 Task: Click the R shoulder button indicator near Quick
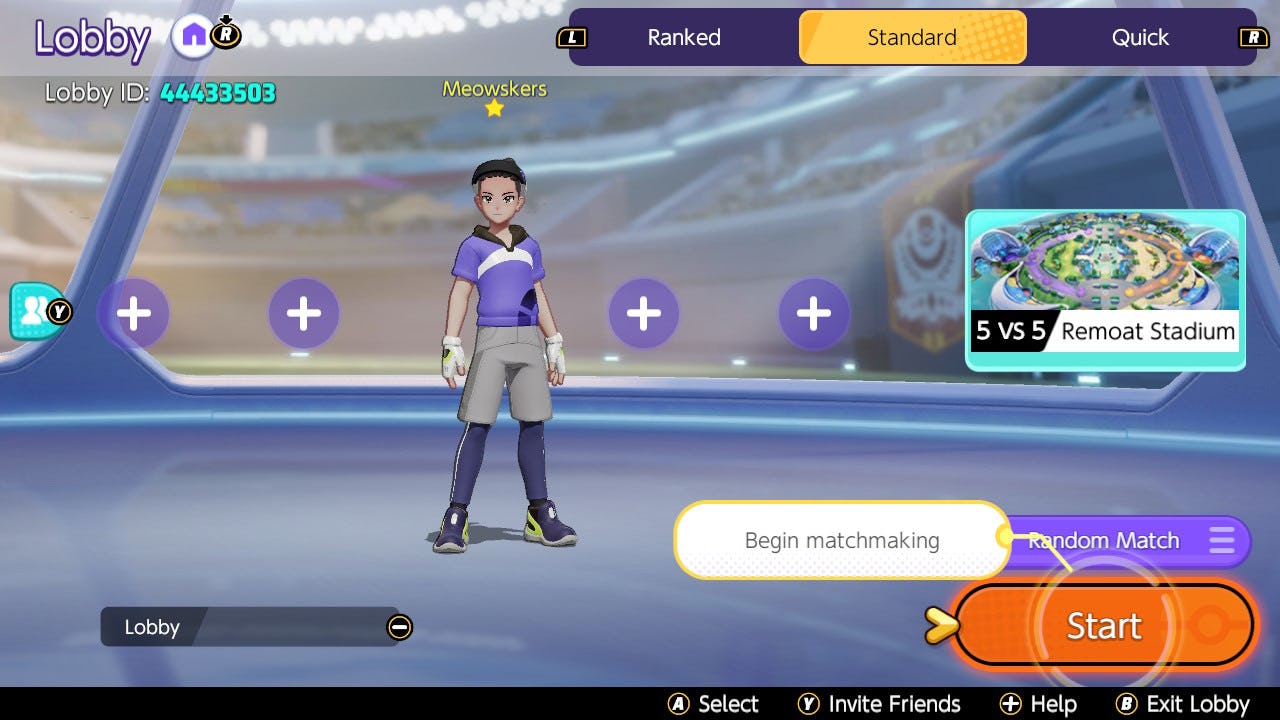tap(1255, 37)
